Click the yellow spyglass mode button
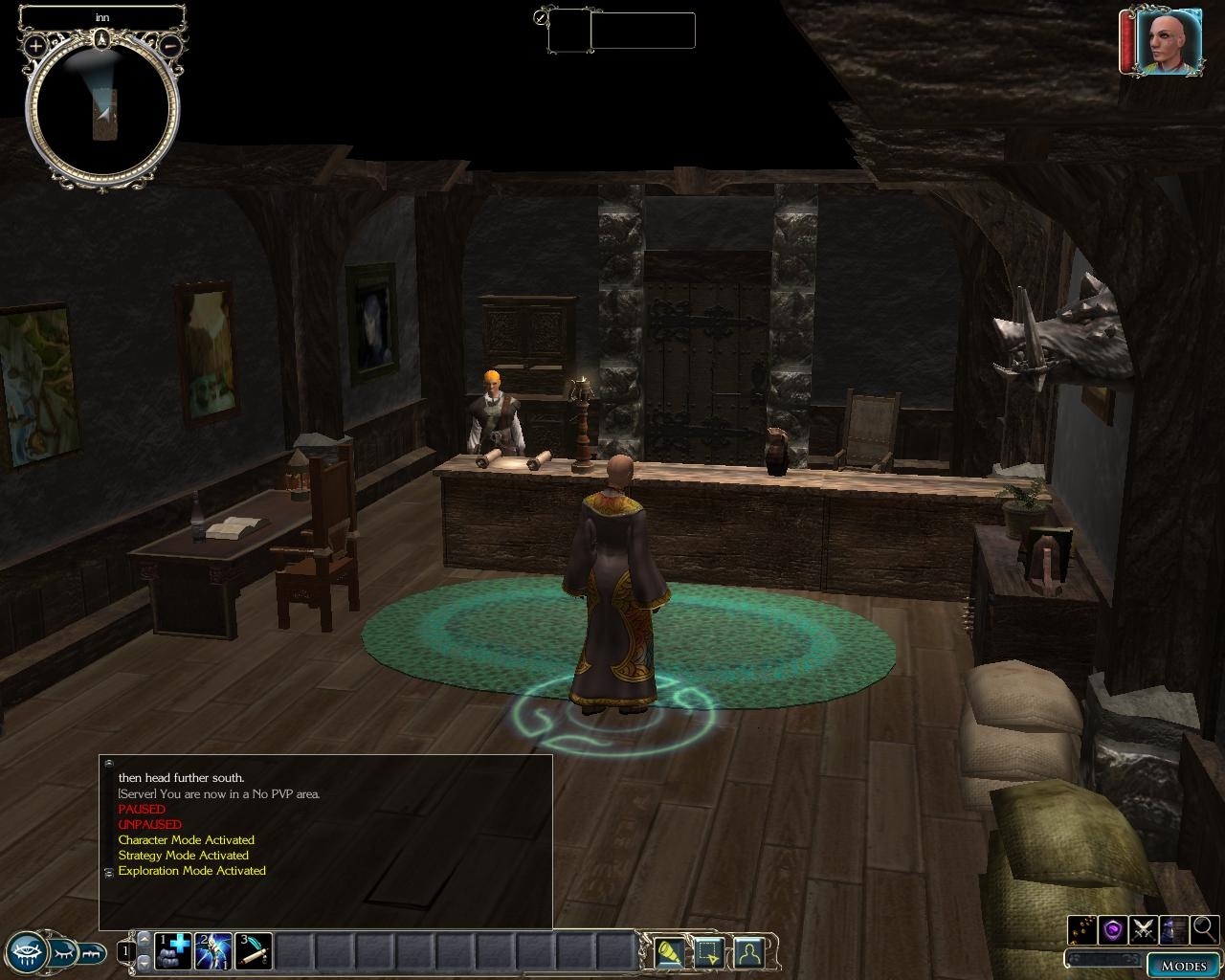 (670, 952)
